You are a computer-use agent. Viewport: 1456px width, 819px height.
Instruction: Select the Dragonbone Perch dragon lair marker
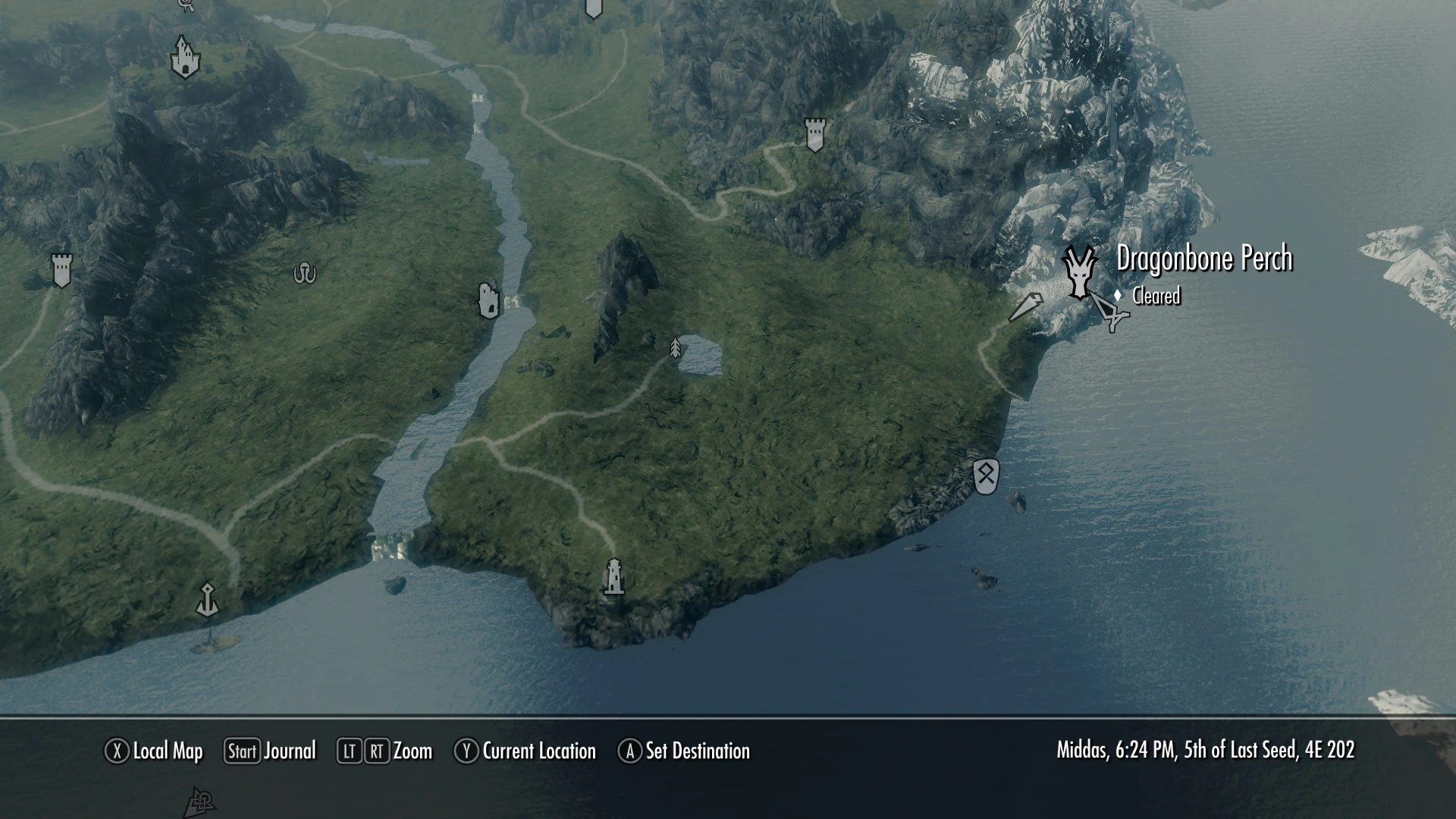click(x=1078, y=272)
